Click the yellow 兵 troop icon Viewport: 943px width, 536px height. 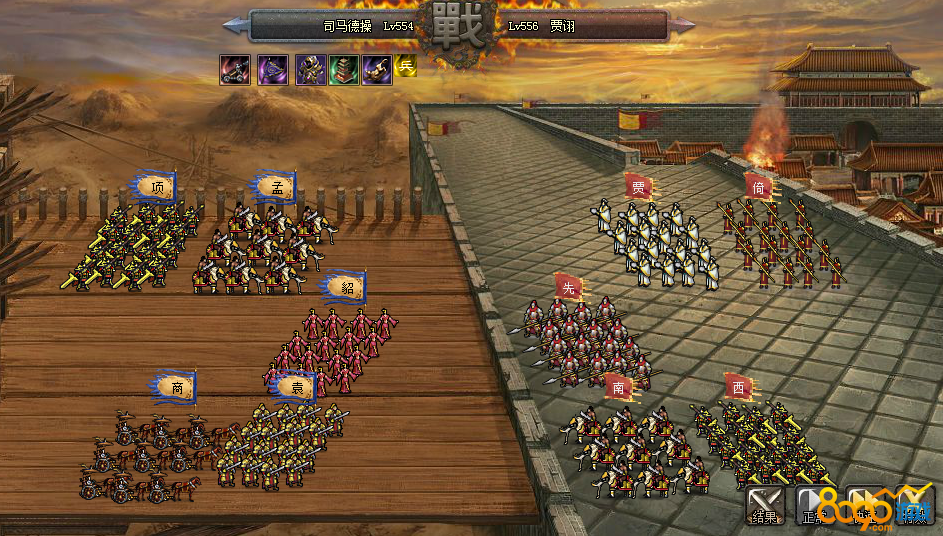click(405, 67)
